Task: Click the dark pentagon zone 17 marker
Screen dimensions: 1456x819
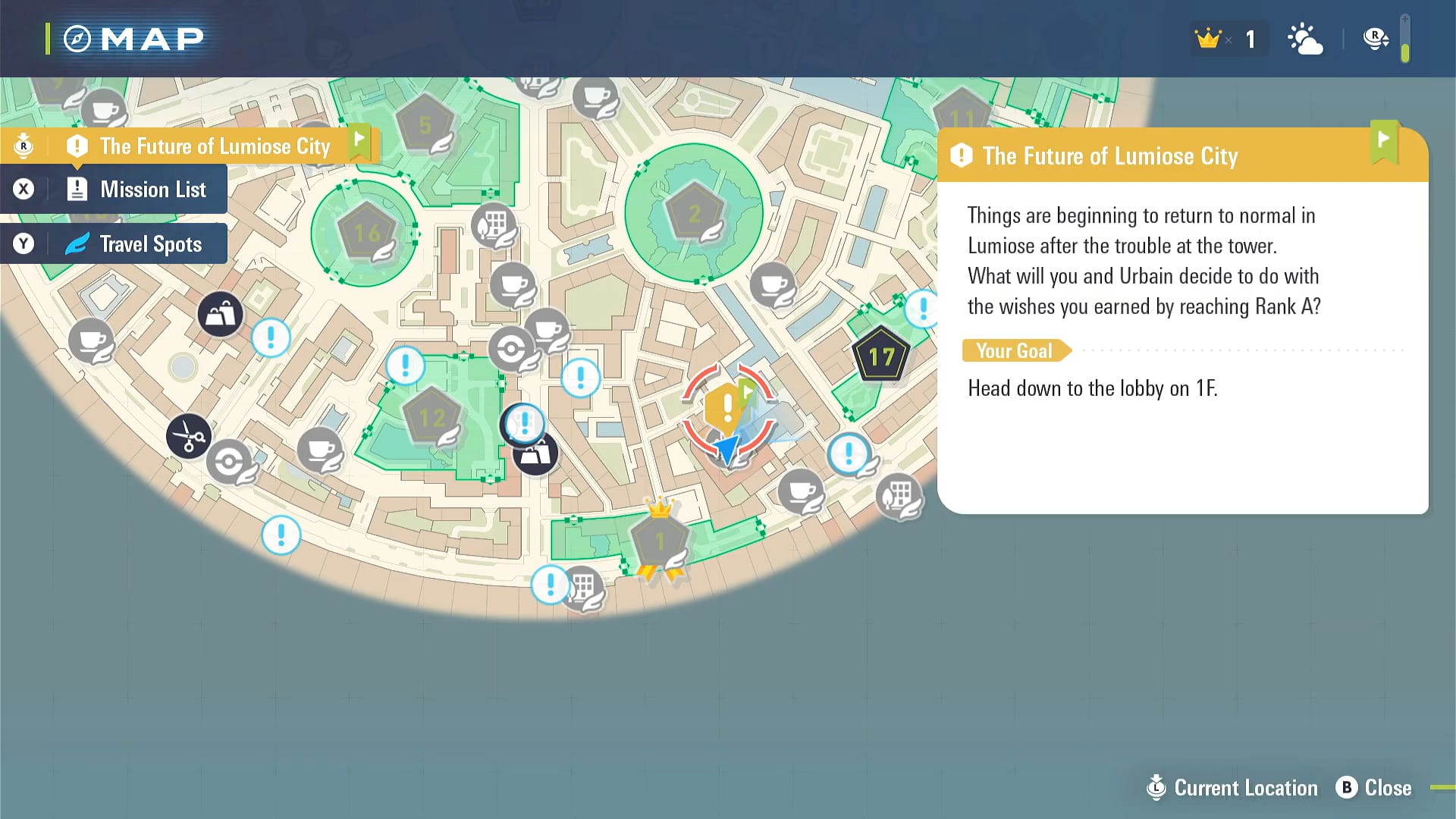Action: 881,355
